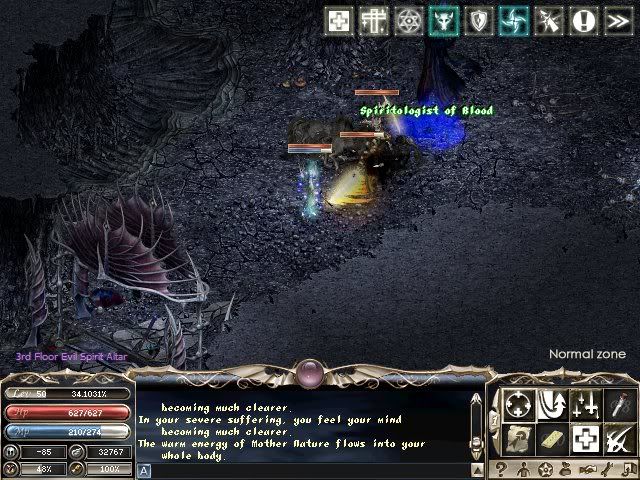This screenshot has height=480, width=640.
Task: Click the exit door button
Action: coord(628,469)
